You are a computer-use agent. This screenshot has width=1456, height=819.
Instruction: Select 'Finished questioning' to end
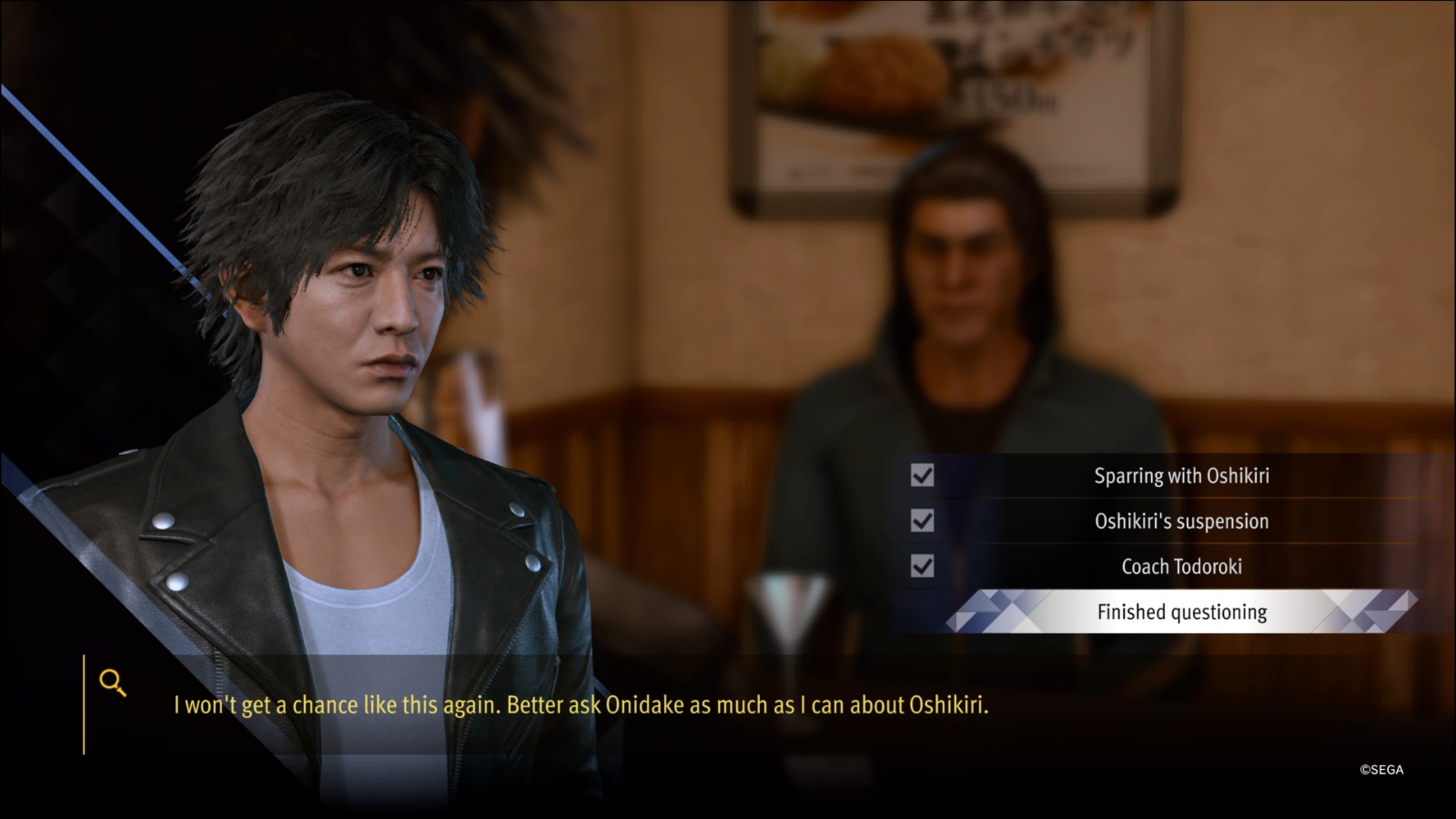[1180, 612]
